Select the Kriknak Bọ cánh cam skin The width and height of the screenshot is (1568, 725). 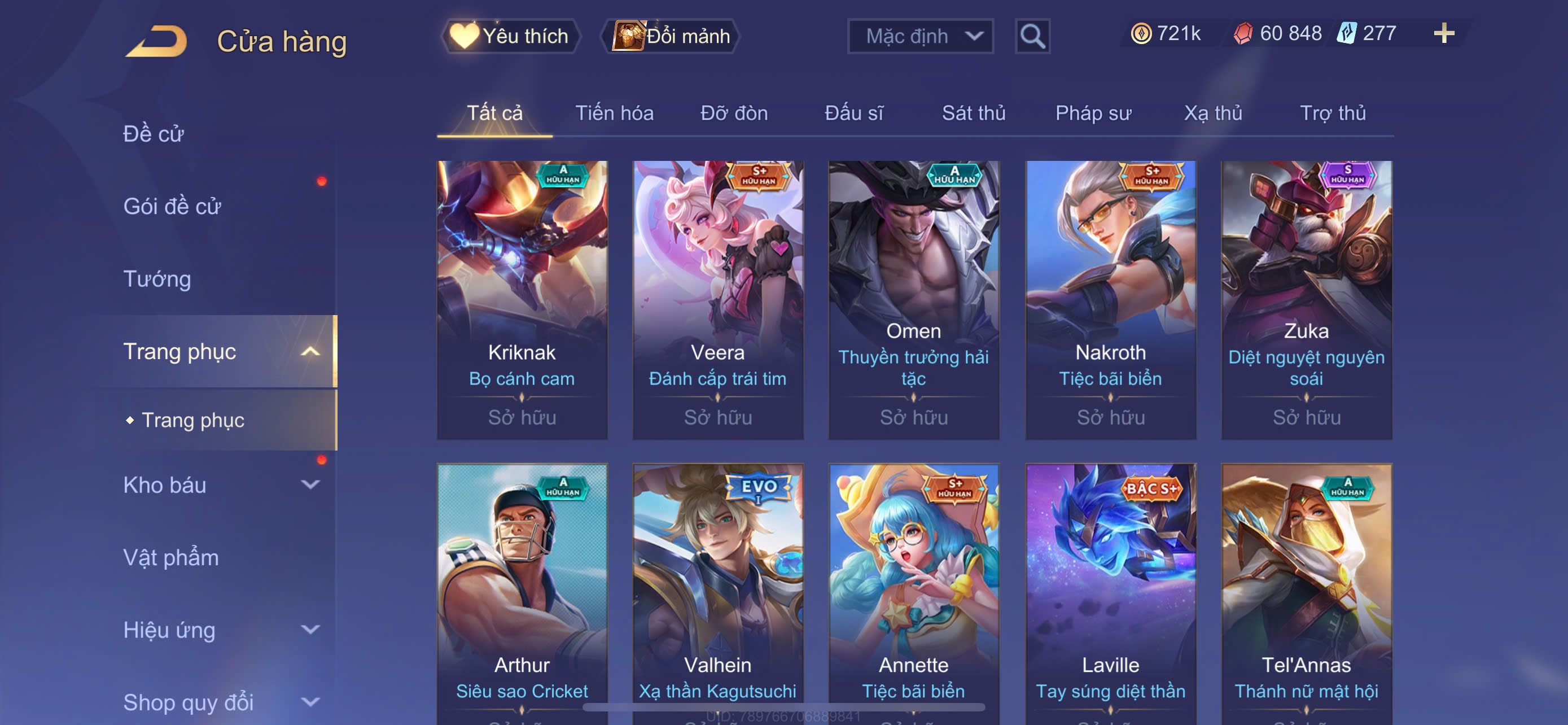pos(522,299)
